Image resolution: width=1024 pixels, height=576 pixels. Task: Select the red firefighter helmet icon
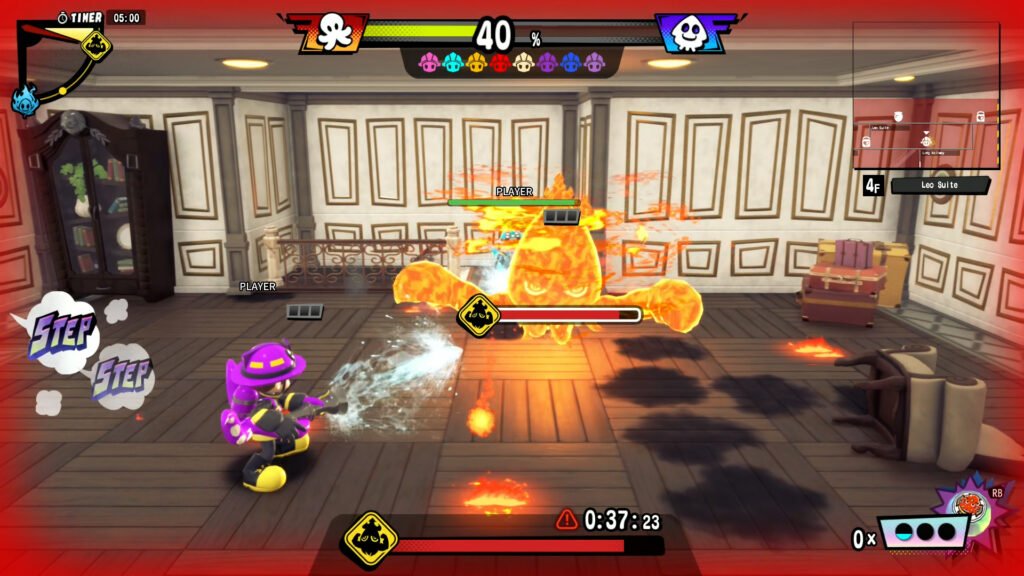click(500, 63)
